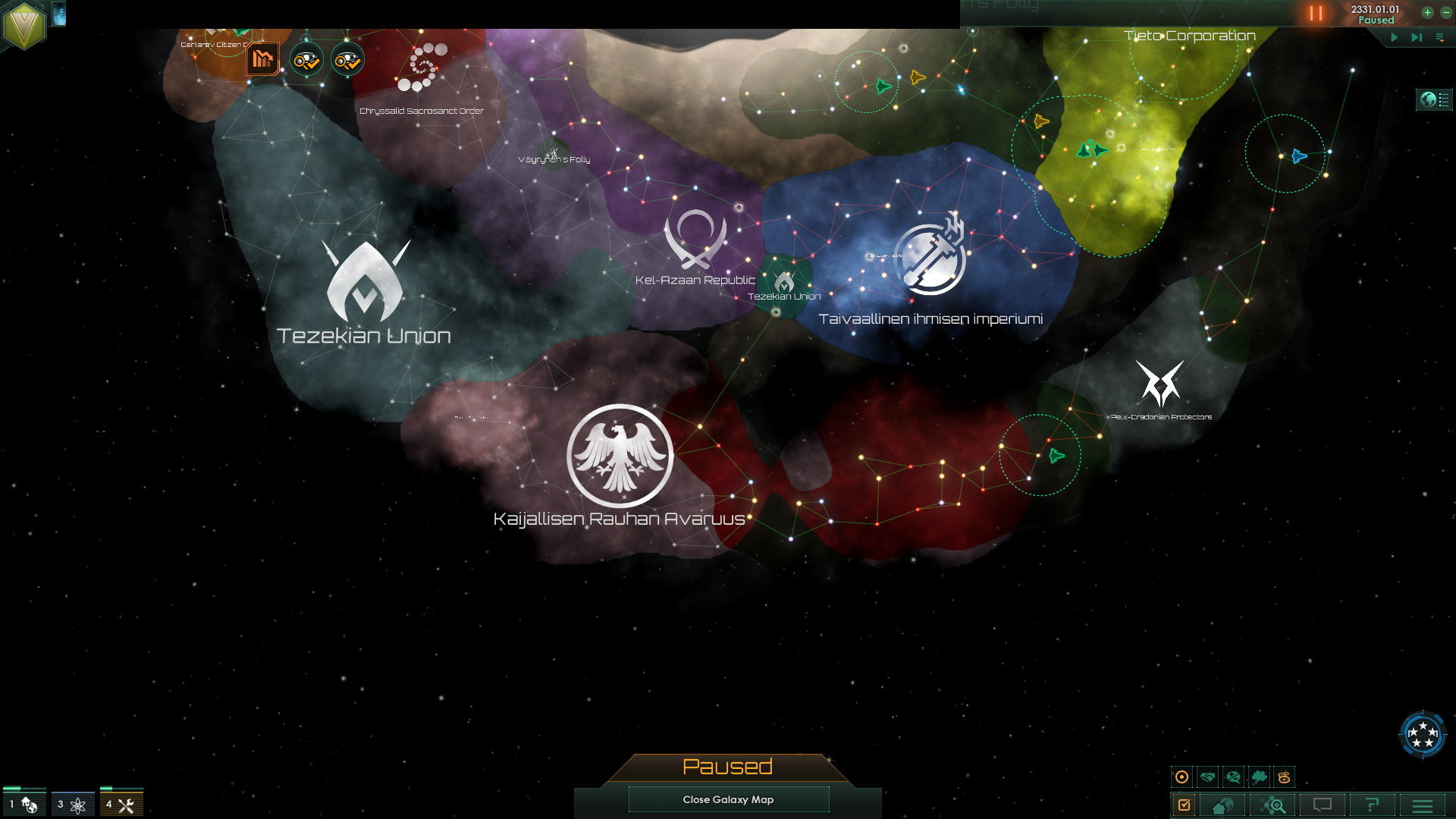The height and width of the screenshot is (819, 1456).
Task: Click the play arrow in top-right panel
Action: (1394, 37)
